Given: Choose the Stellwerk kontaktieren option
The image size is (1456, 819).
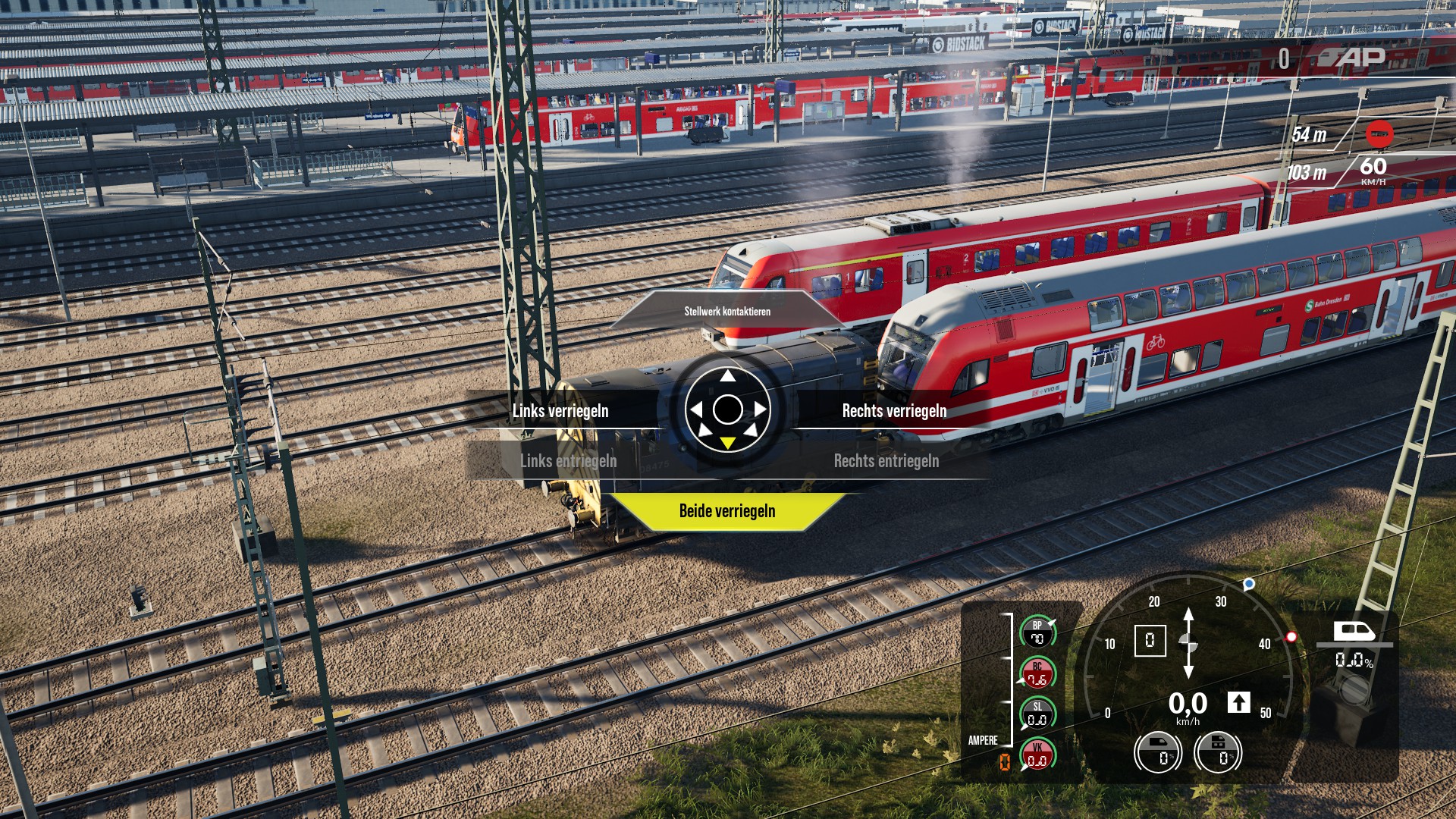Looking at the screenshot, I should pyautogui.click(x=727, y=311).
